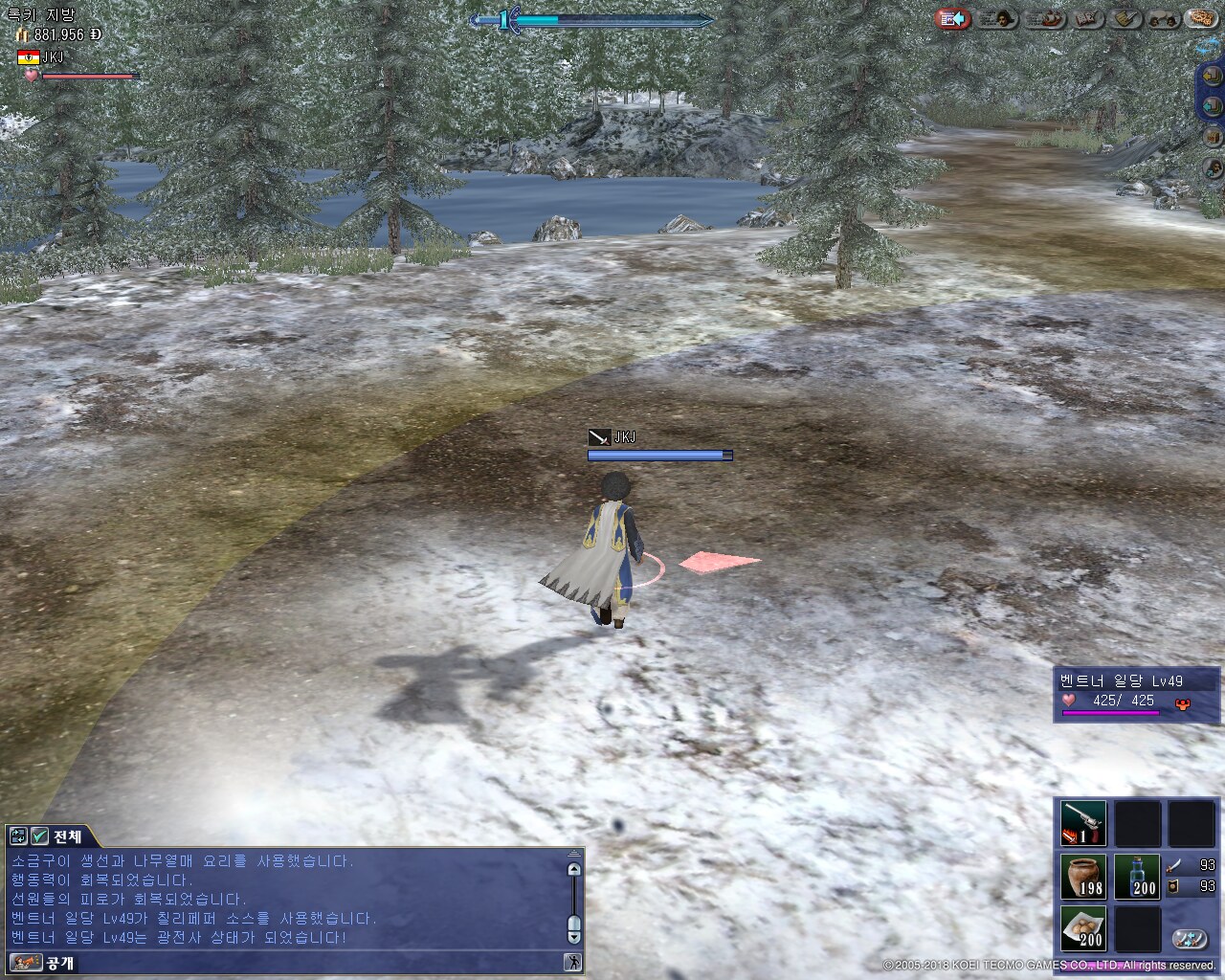
Task: Select the clay pot item with 198
Action: click(1083, 877)
